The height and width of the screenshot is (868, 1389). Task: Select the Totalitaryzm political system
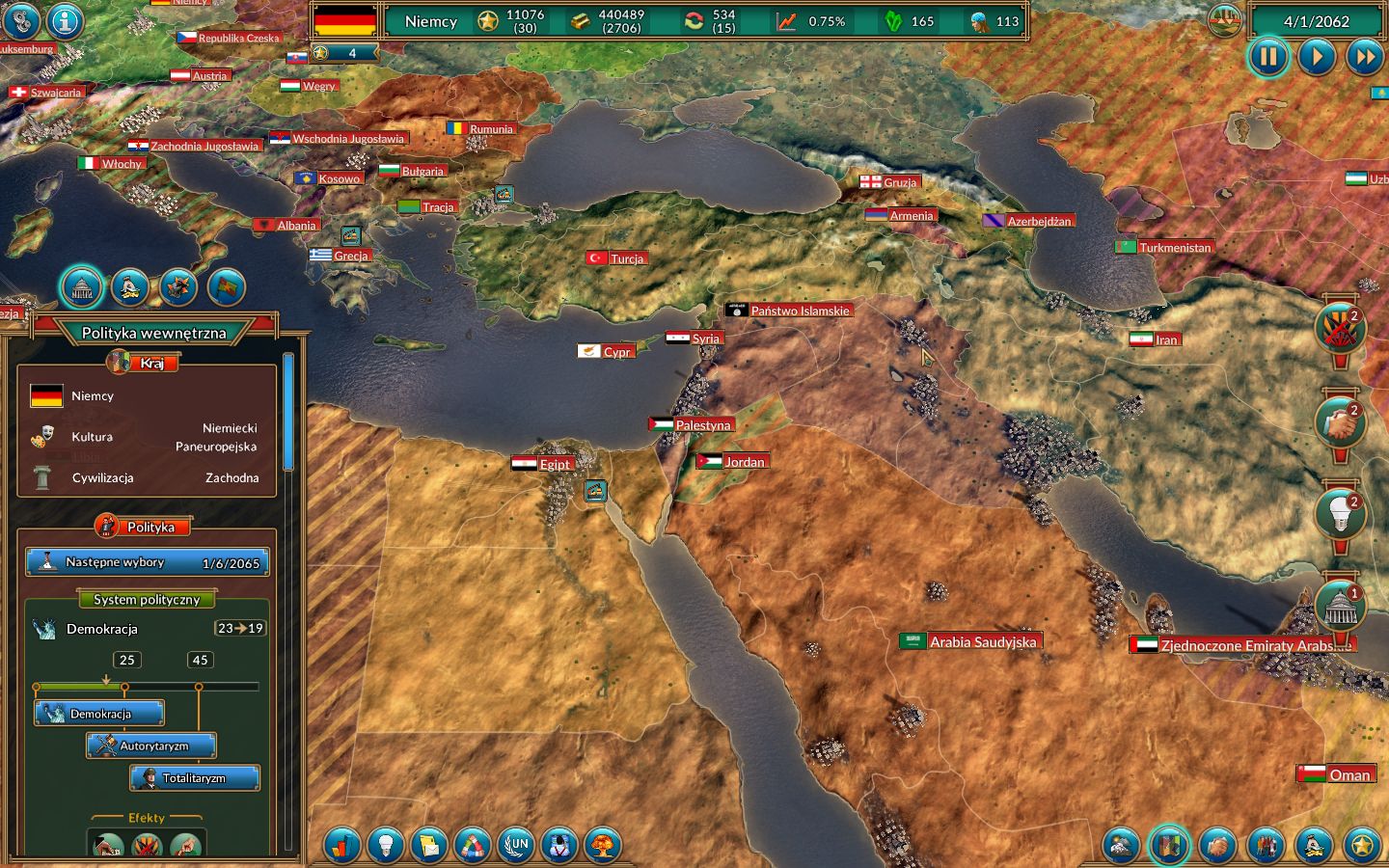tap(196, 777)
